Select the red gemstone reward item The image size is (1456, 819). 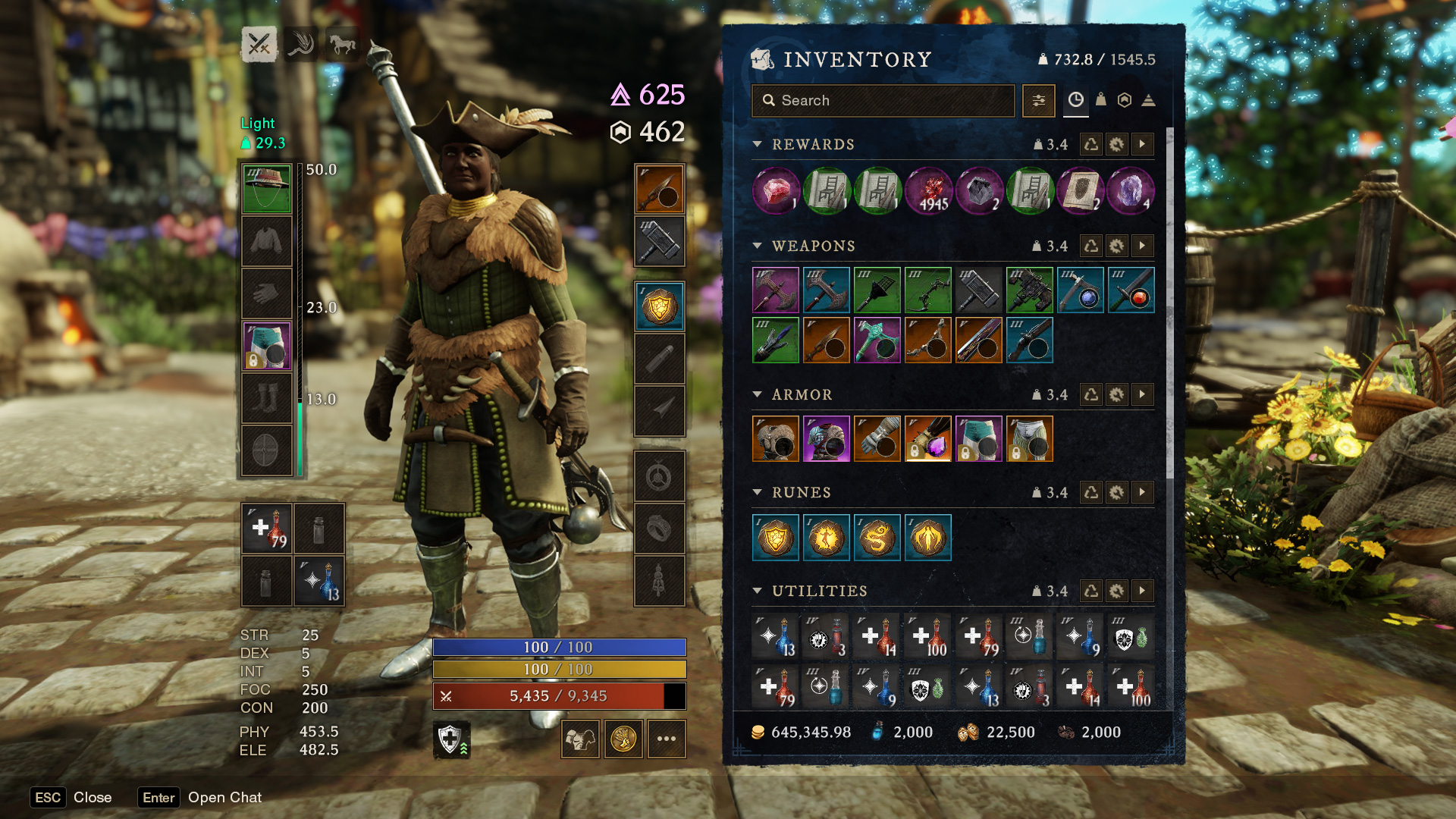pos(776,190)
